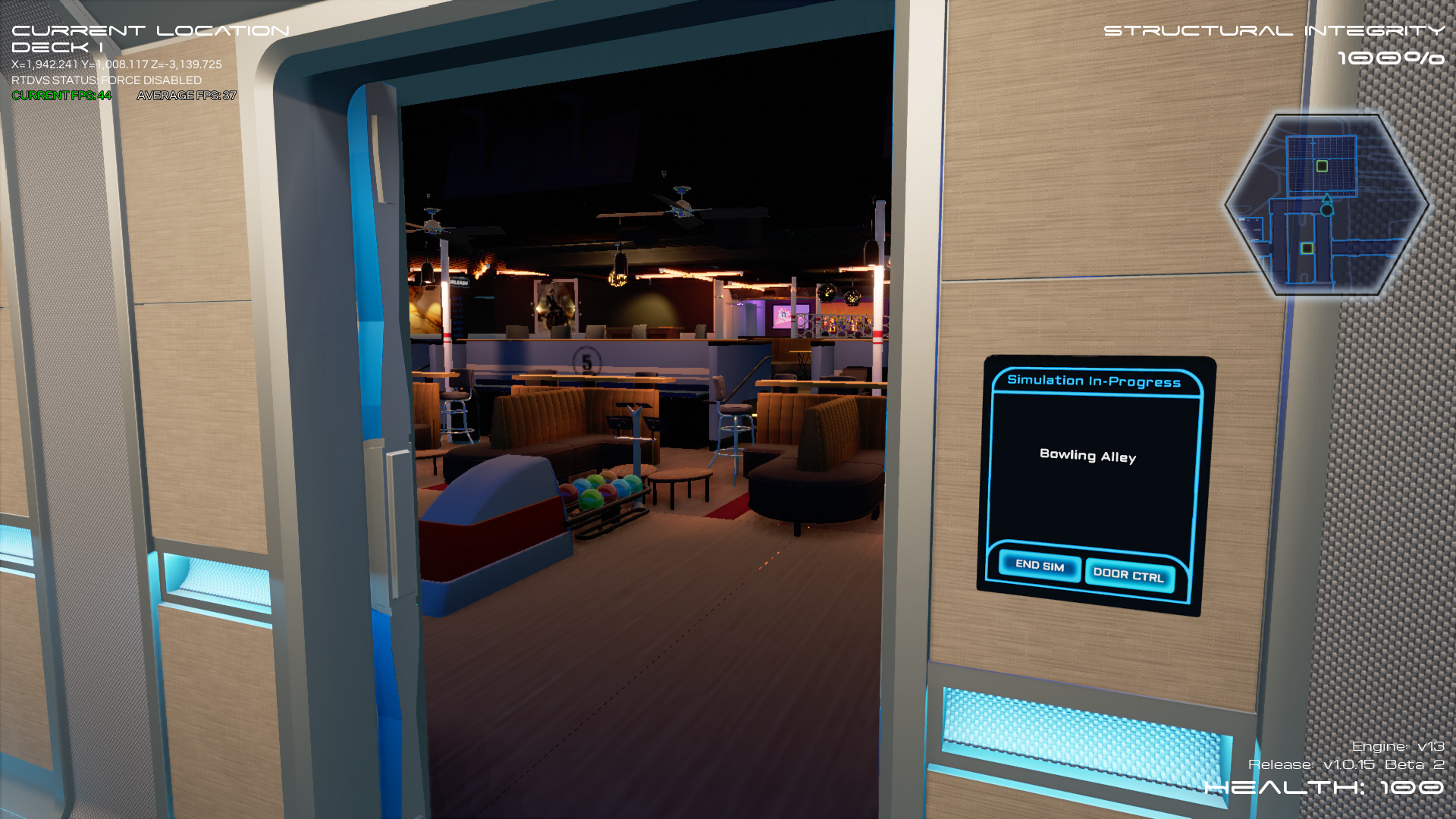Click the AVERAGE FPS: 37 performance gauge
This screenshot has width=1456, height=819.
tap(184, 96)
